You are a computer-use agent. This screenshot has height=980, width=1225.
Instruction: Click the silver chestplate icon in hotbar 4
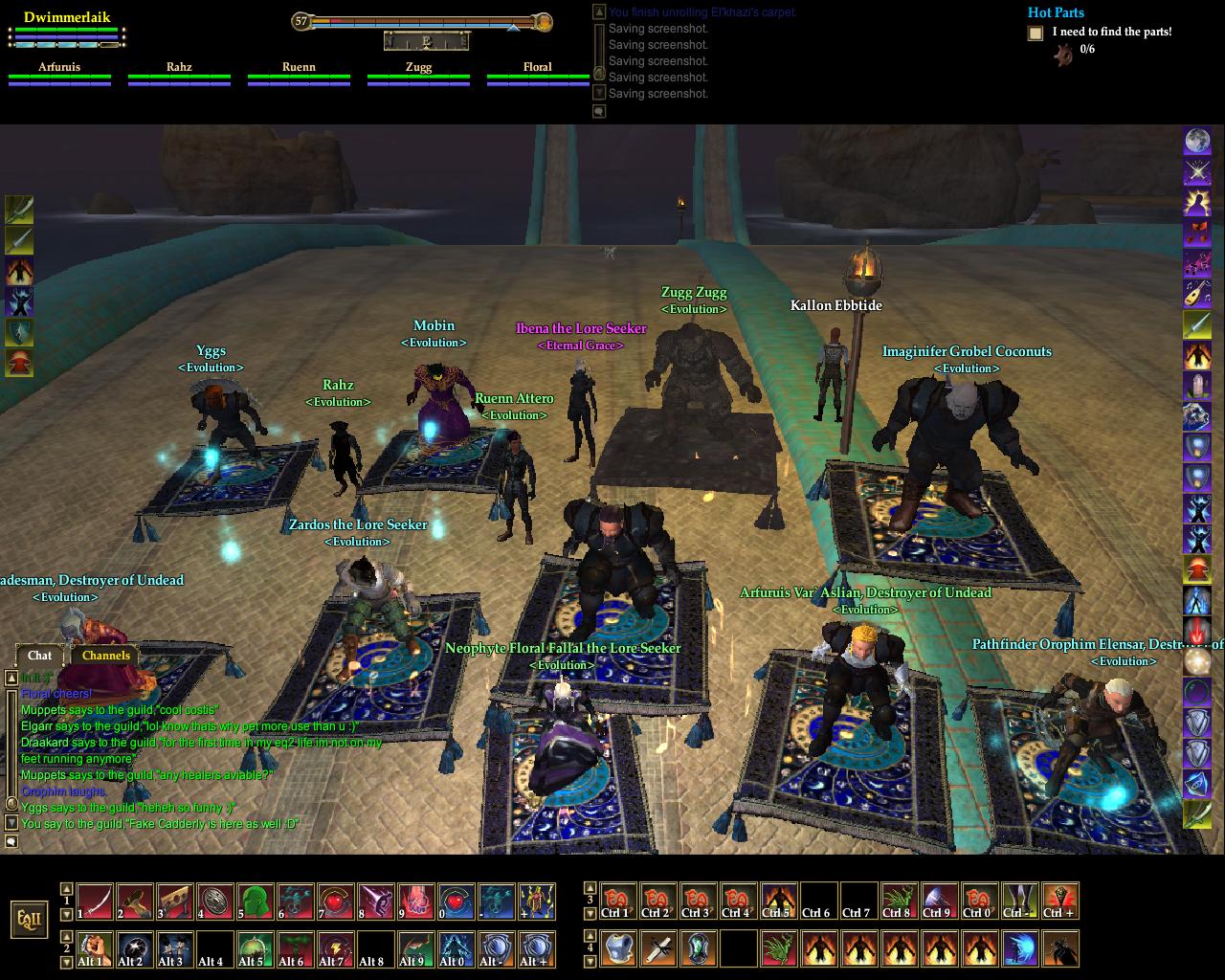(617, 948)
